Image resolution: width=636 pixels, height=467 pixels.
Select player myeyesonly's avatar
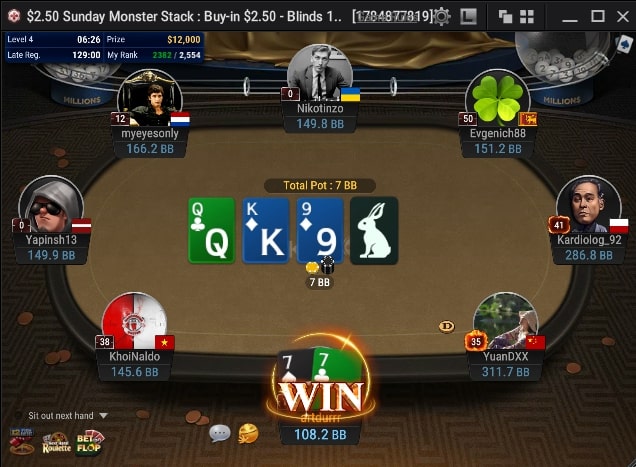pos(148,97)
